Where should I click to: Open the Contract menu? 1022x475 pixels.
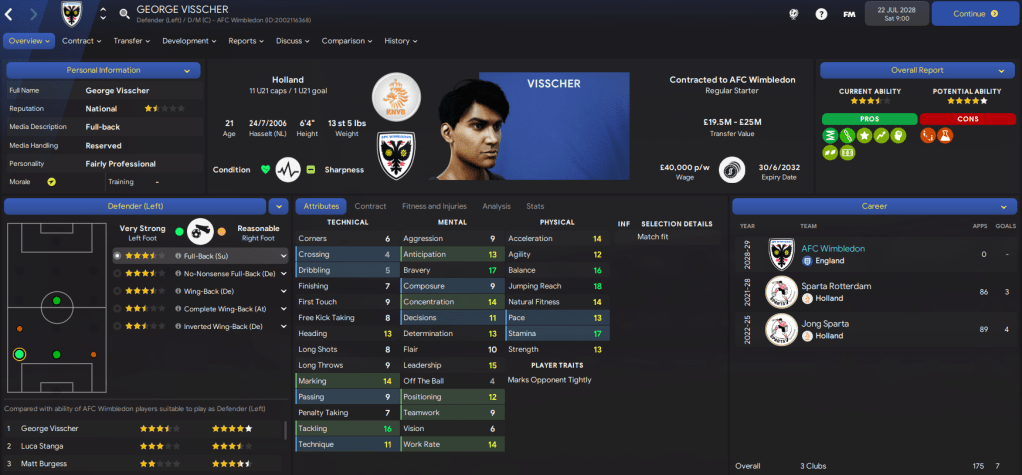coord(81,41)
